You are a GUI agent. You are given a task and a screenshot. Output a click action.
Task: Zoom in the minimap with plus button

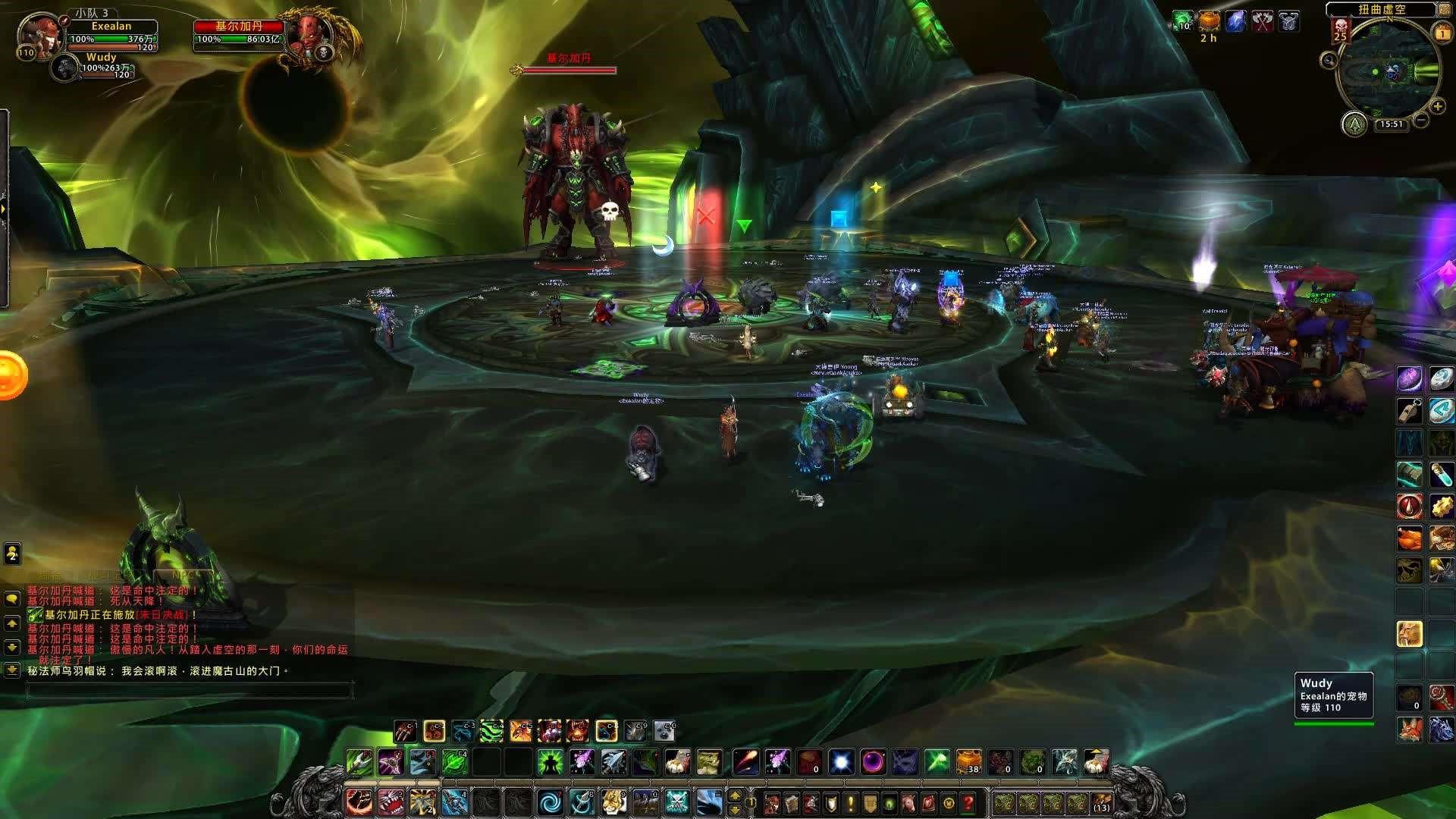[x=1437, y=108]
